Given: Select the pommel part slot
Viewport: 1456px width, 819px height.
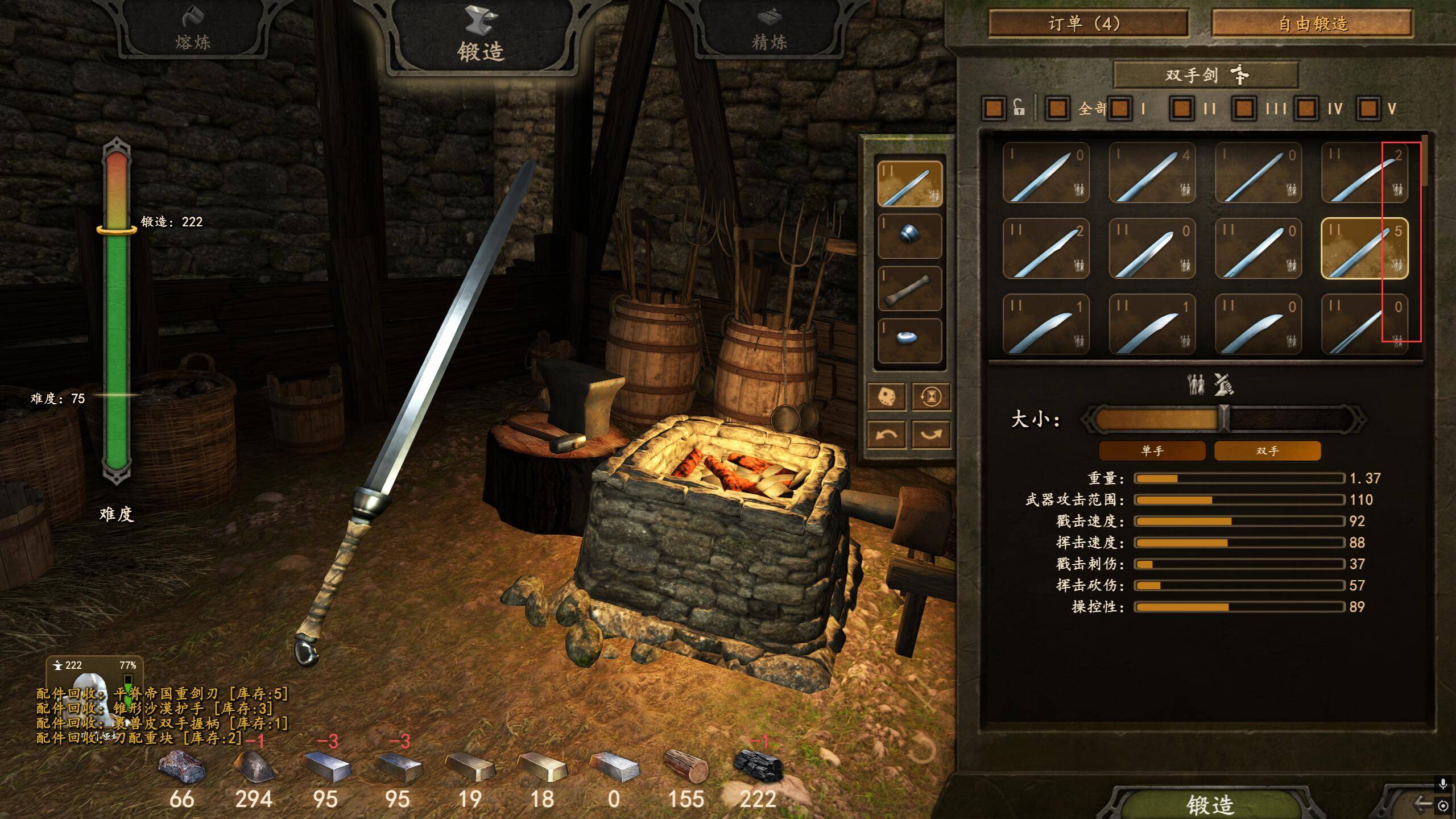Looking at the screenshot, I should (909, 340).
